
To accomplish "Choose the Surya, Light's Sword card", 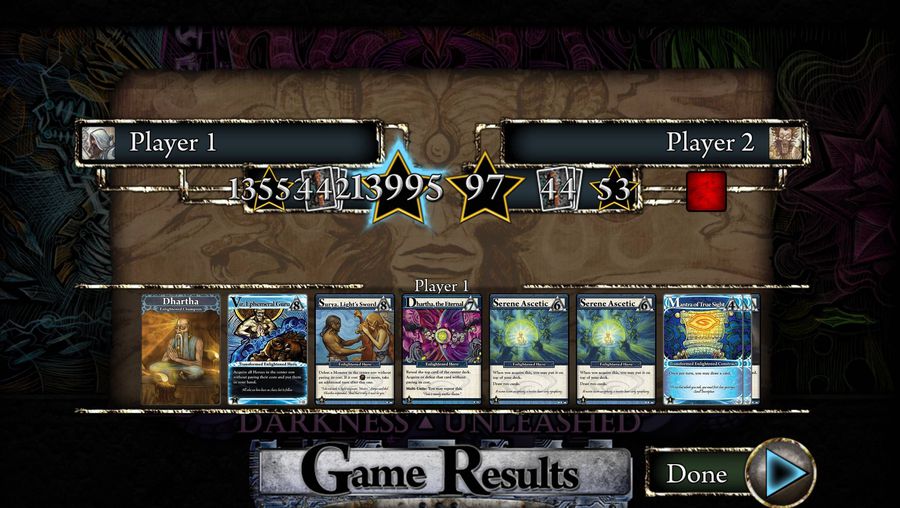I will [355, 349].
